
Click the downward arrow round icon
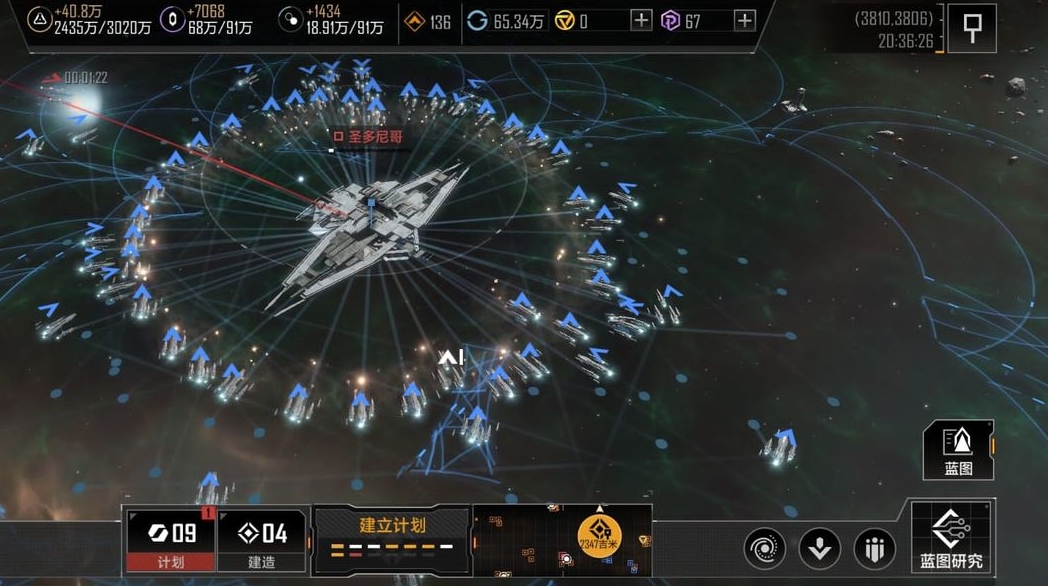point(819,548)
